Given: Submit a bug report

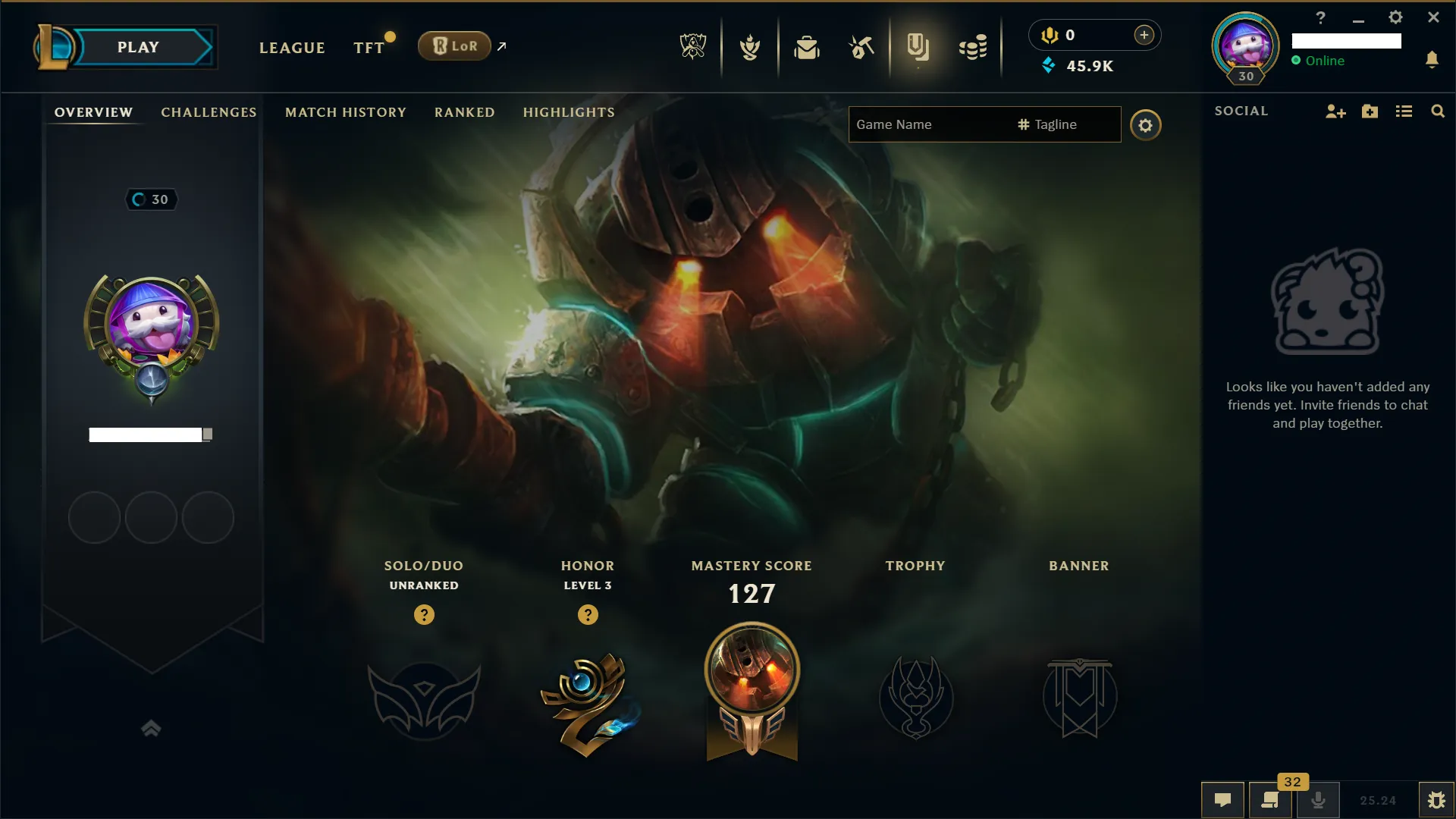Looking at the screenshot, I should click(x=1438, y=799).
